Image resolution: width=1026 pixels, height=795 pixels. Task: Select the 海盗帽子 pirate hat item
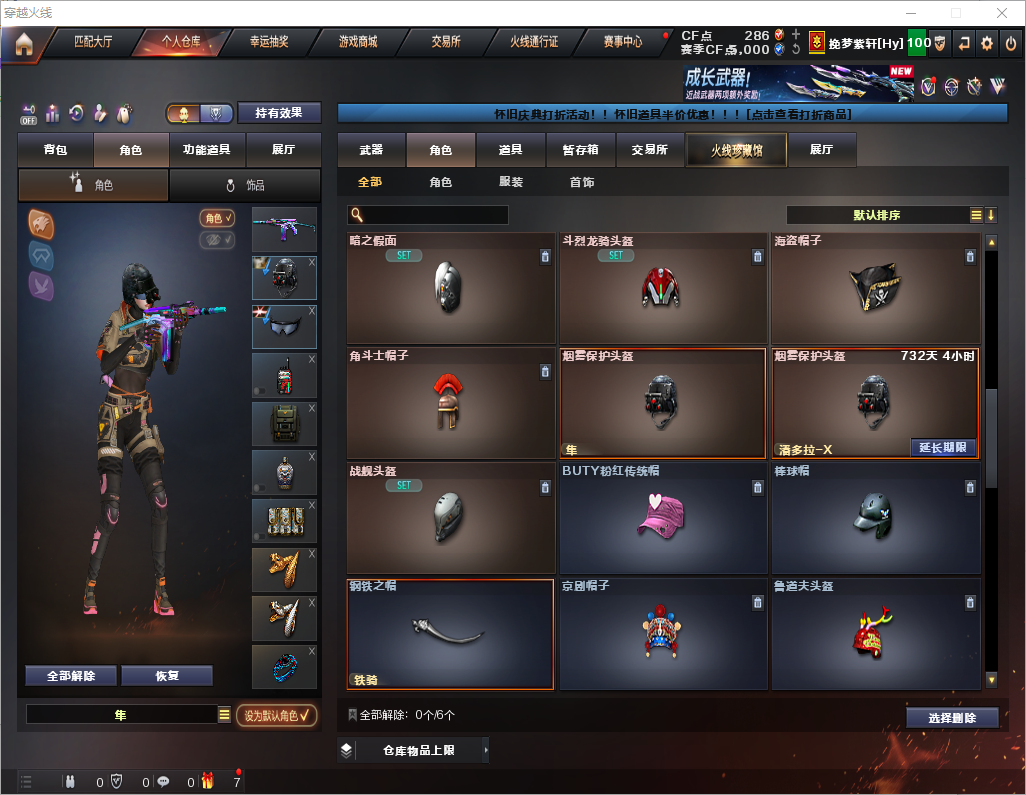click(x=875, y=290)
